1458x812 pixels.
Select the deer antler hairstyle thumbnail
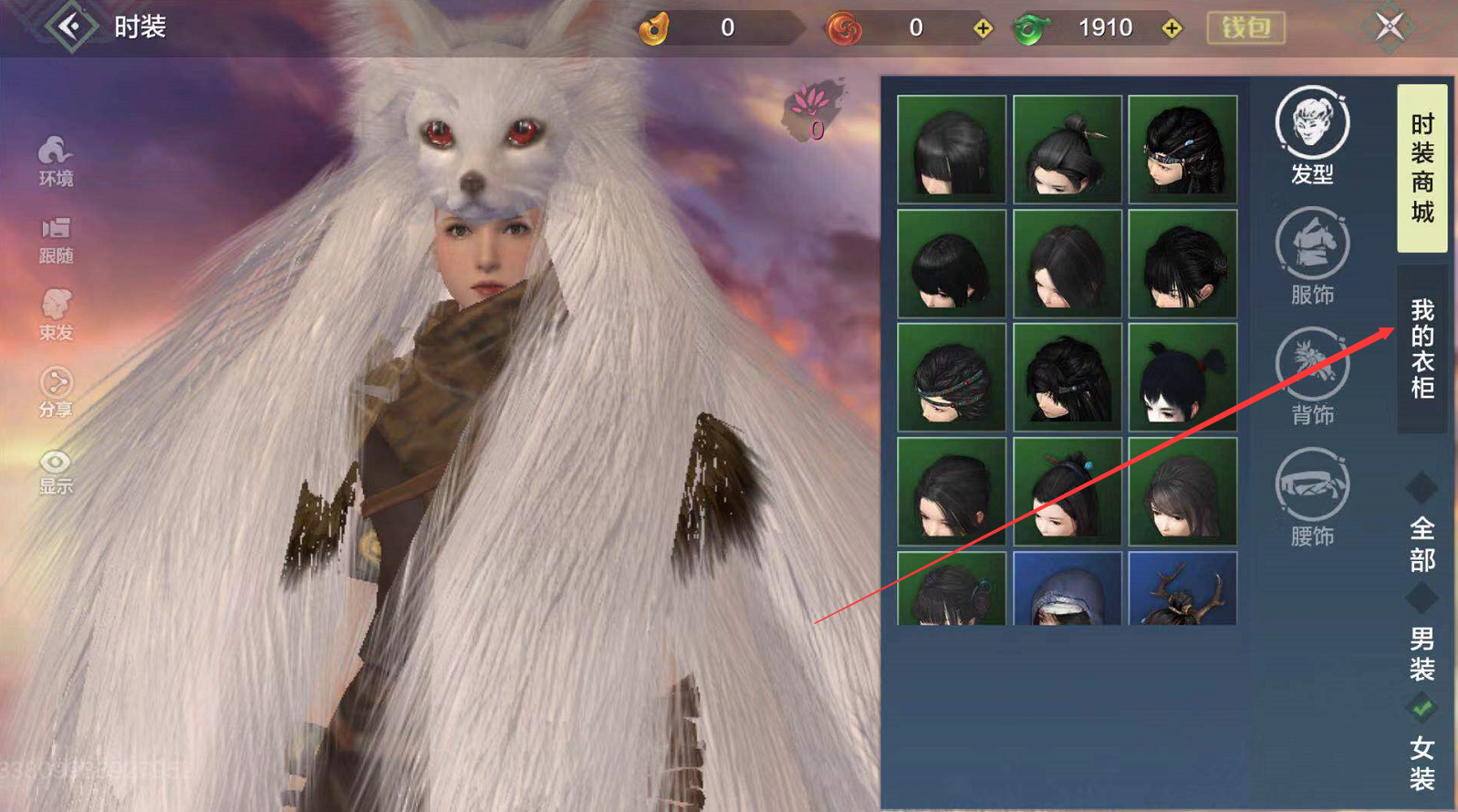(x=1182, y=588)
